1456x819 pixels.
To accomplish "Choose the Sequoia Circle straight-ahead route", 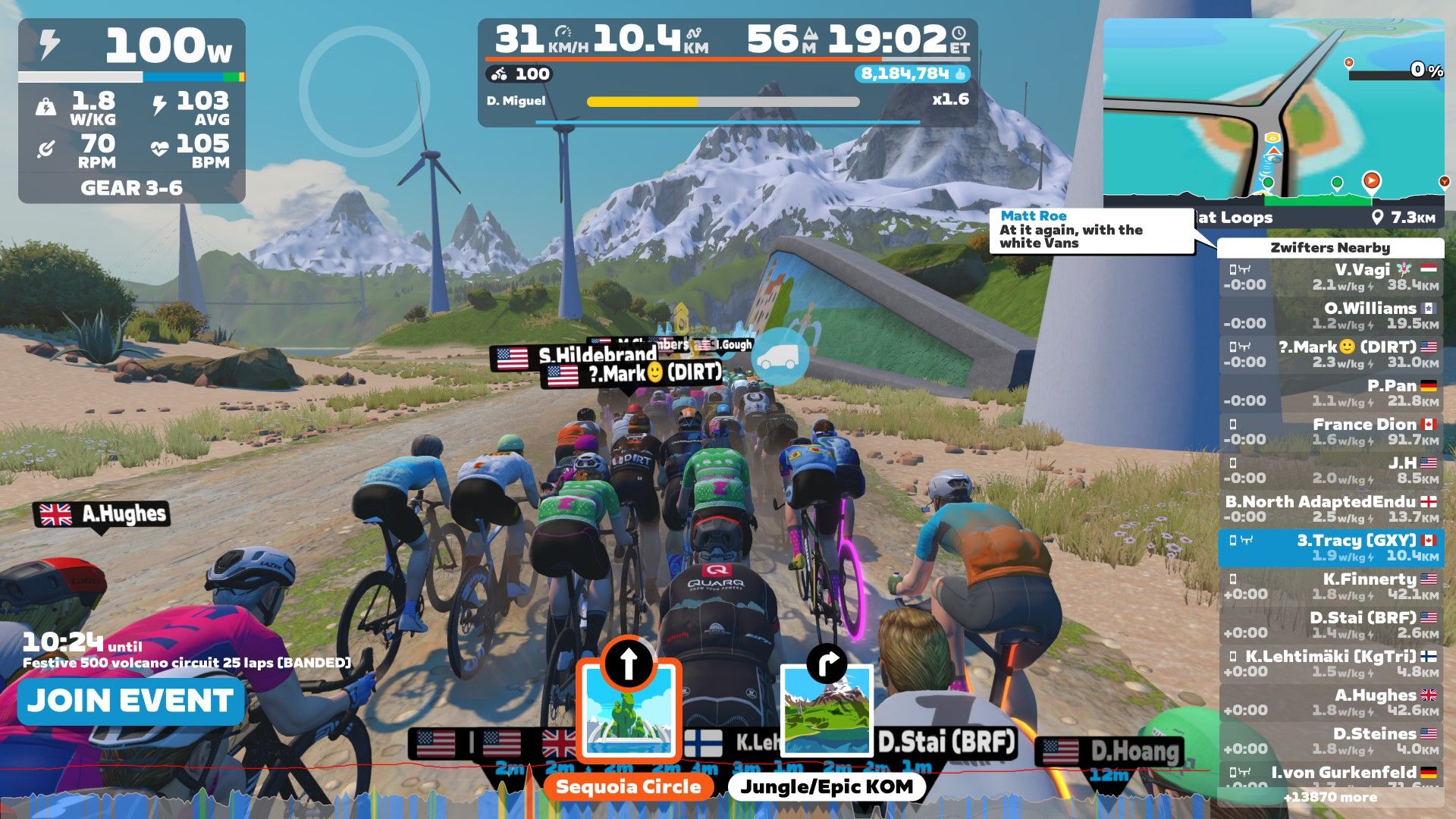I will [x=629, y=713].
